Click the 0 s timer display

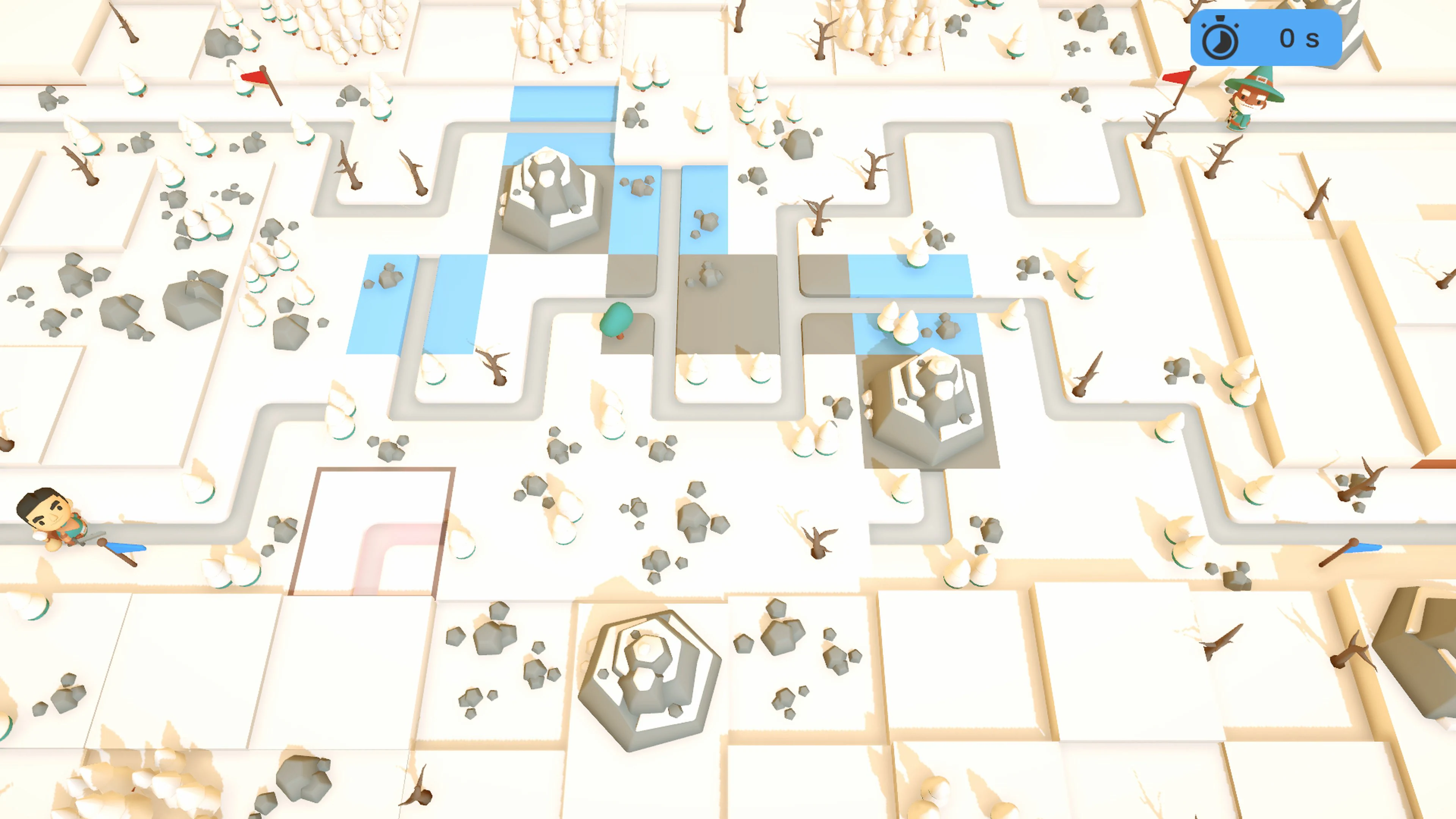click(1300, 38)
